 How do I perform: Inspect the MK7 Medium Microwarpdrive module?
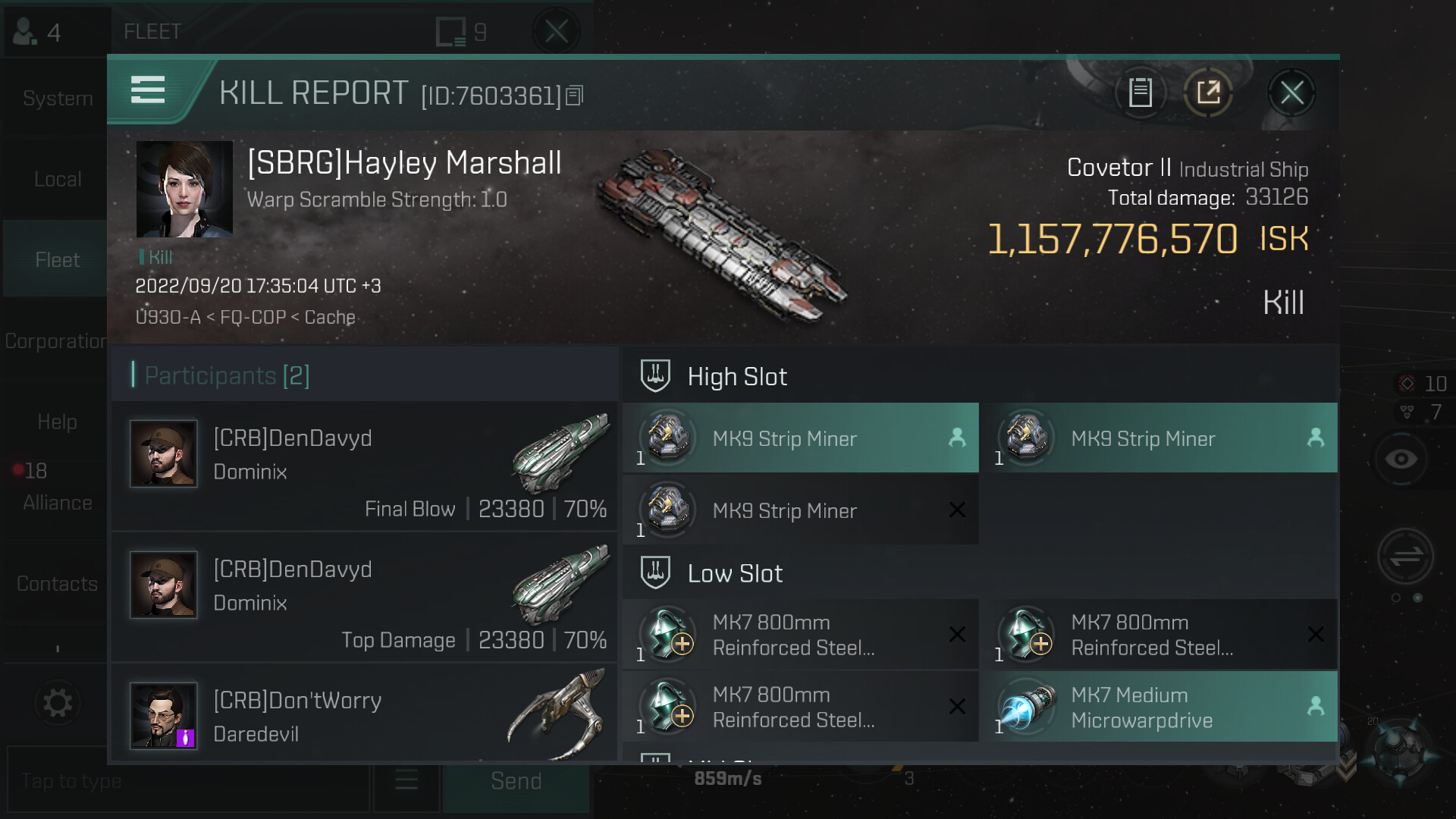click(1159, 707)
